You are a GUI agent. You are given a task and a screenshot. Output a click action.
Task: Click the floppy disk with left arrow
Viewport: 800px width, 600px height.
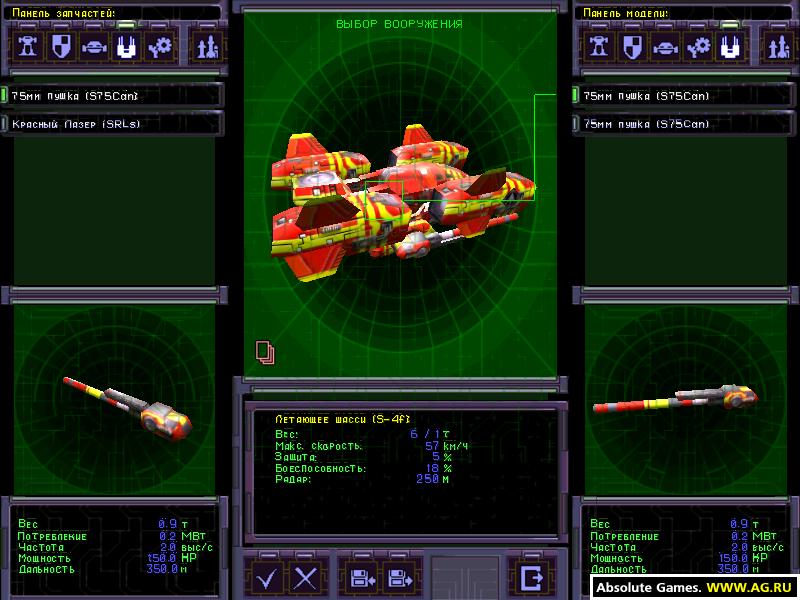click(363, 577)
